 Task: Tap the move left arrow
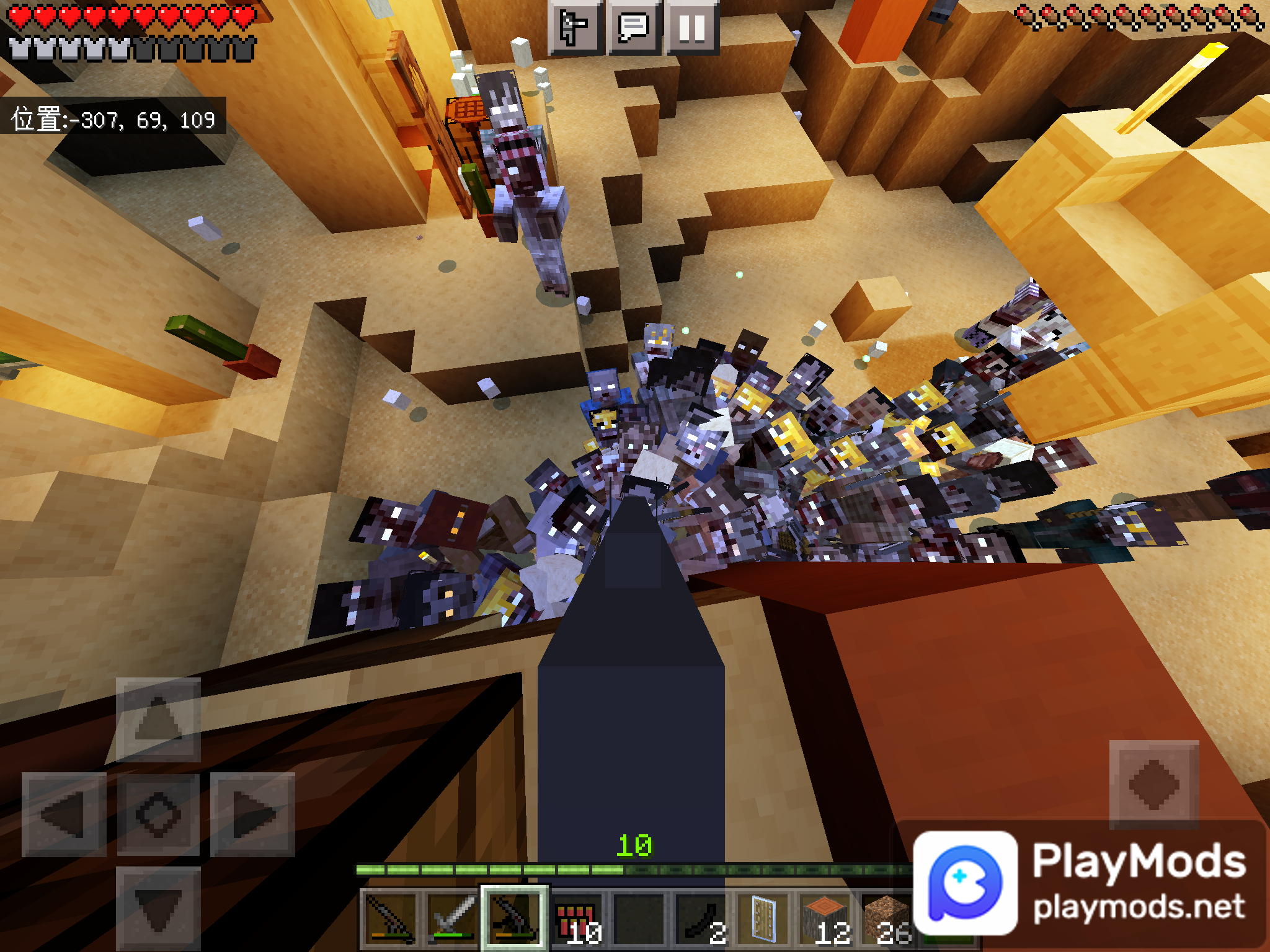pyautogui.click(x=64, y=814)
